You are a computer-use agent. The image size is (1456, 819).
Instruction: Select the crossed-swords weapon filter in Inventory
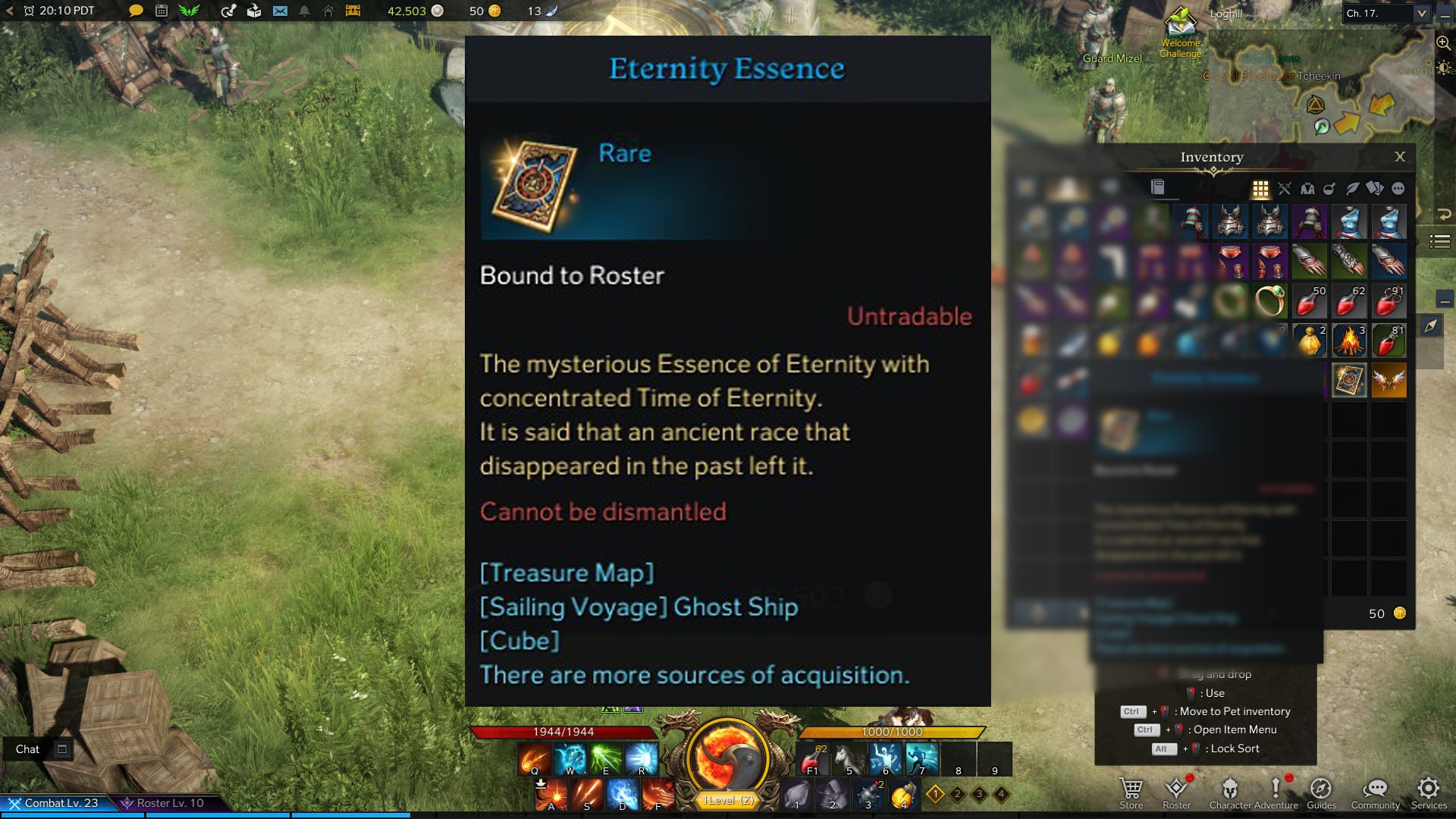(1285, 187)
